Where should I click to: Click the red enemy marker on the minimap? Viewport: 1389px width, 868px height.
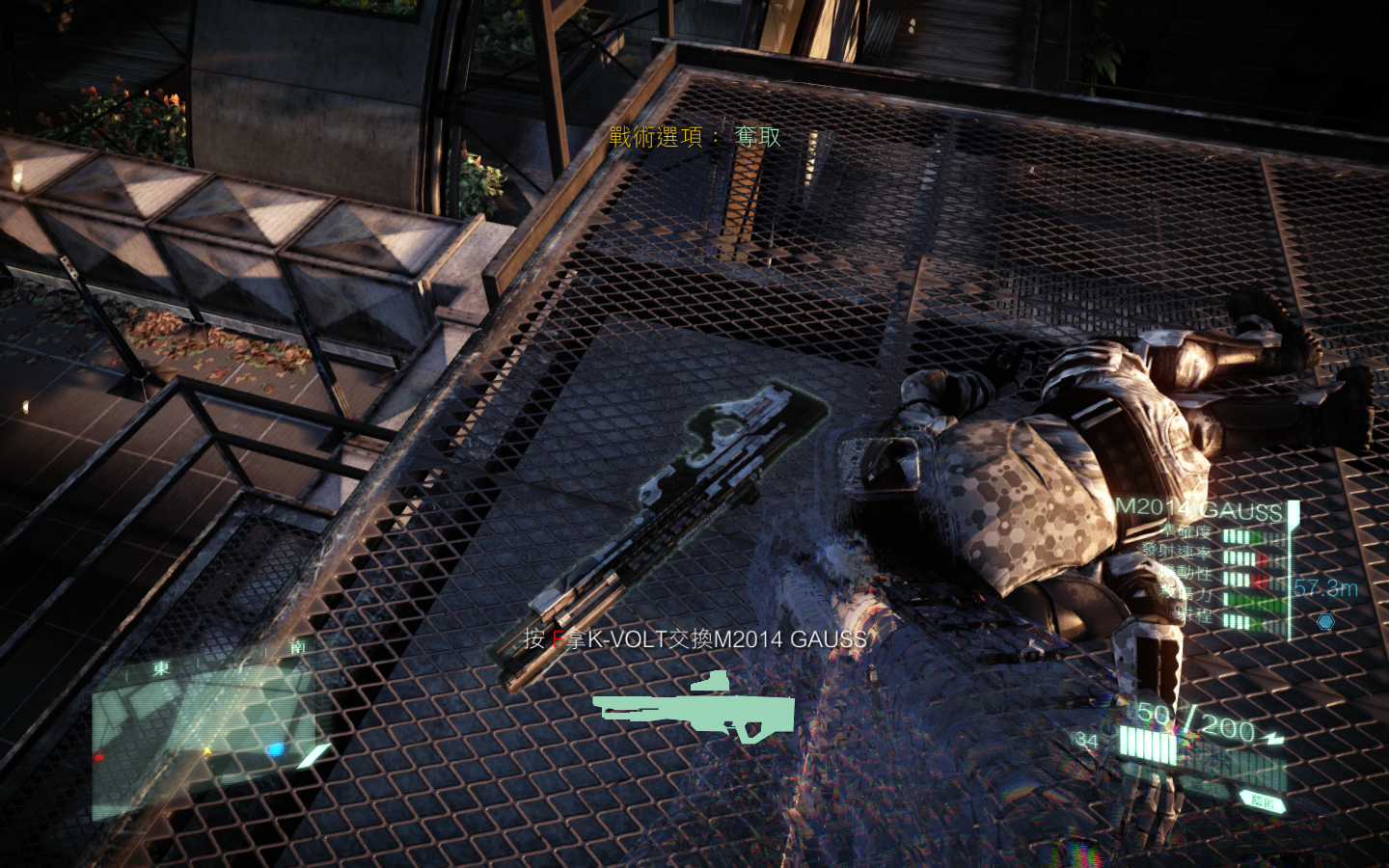point(99,758)
